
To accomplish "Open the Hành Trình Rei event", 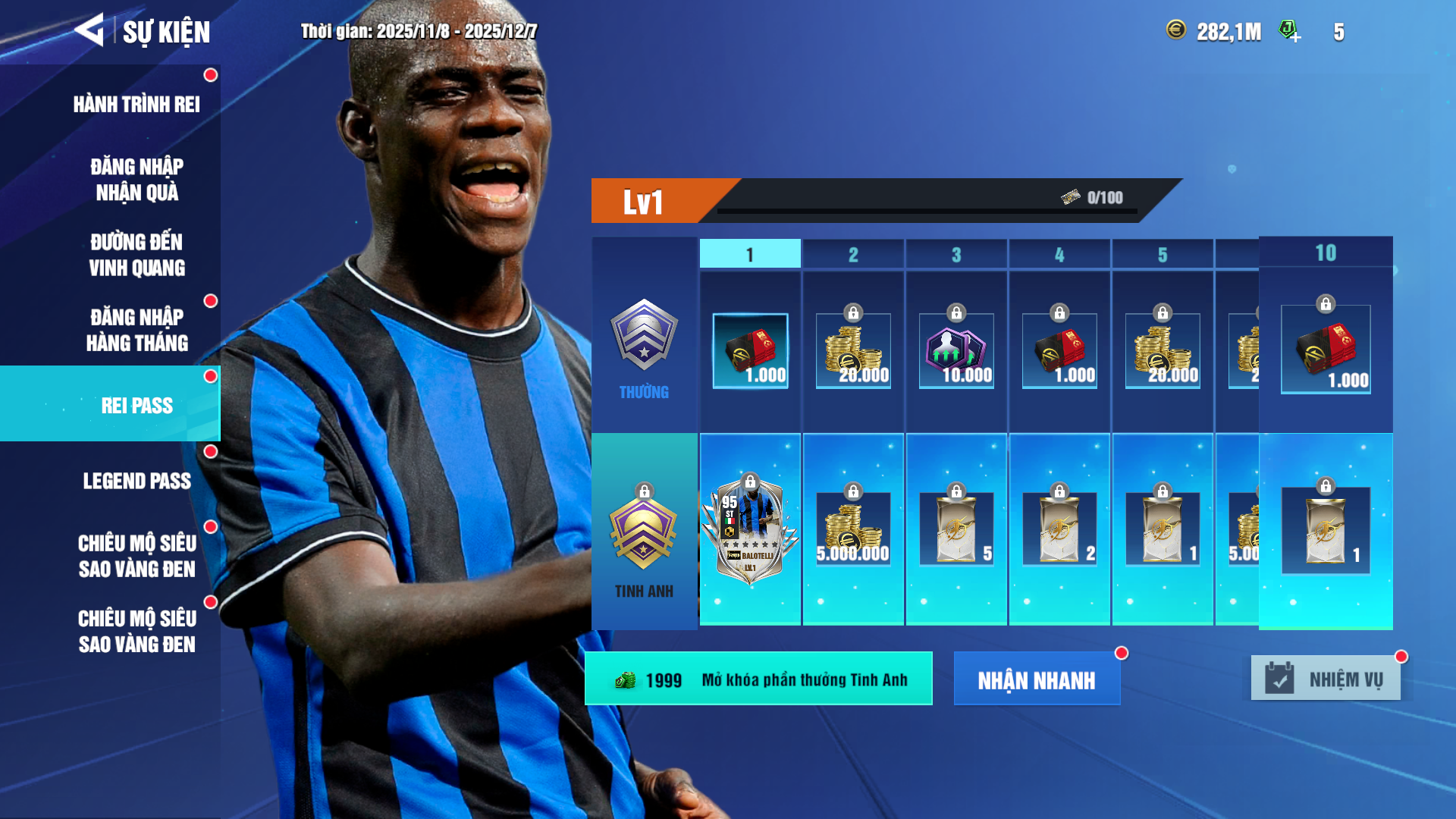I will pyautogui.click(x=136, y=104).
